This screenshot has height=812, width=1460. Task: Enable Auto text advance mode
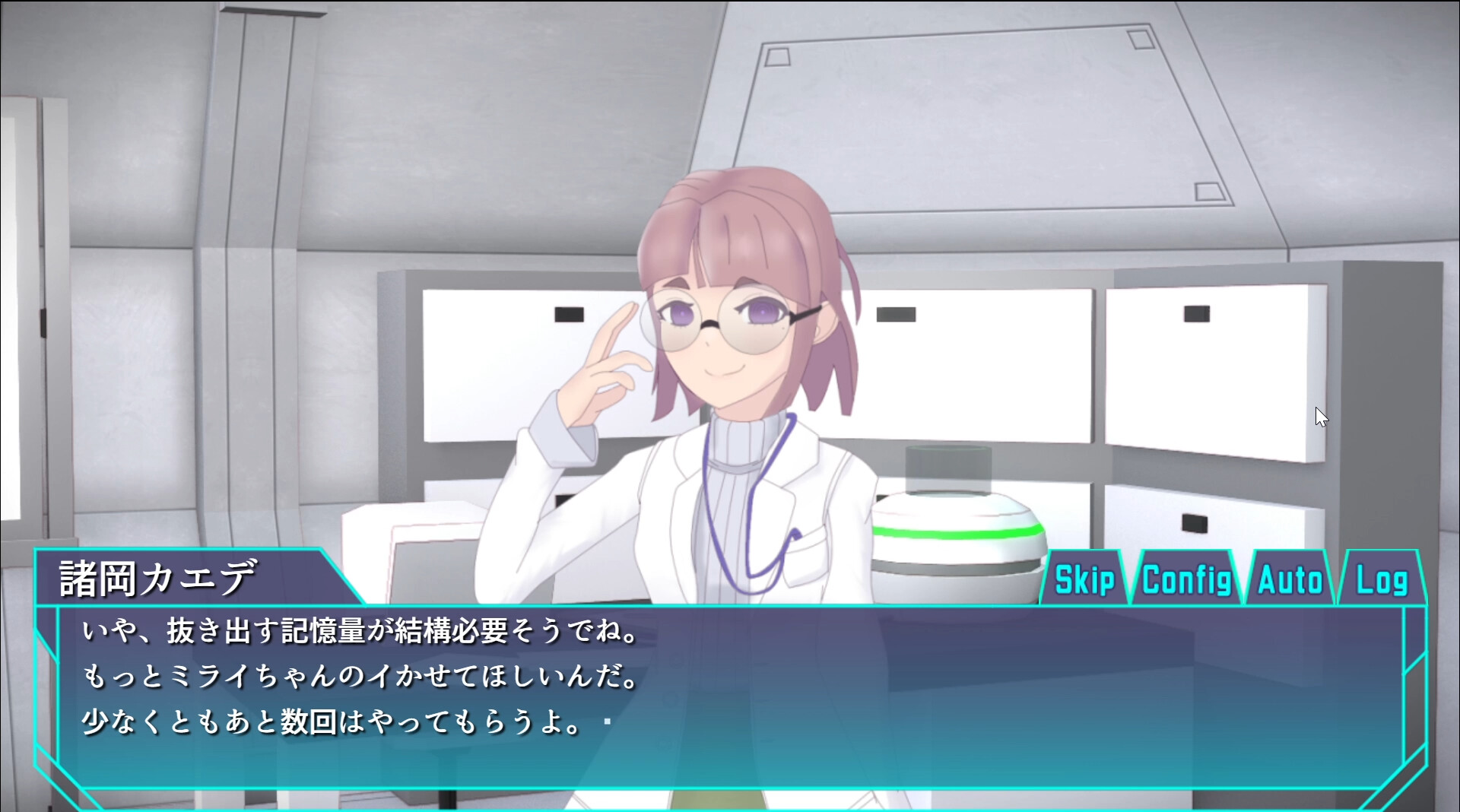[1290, 580]
